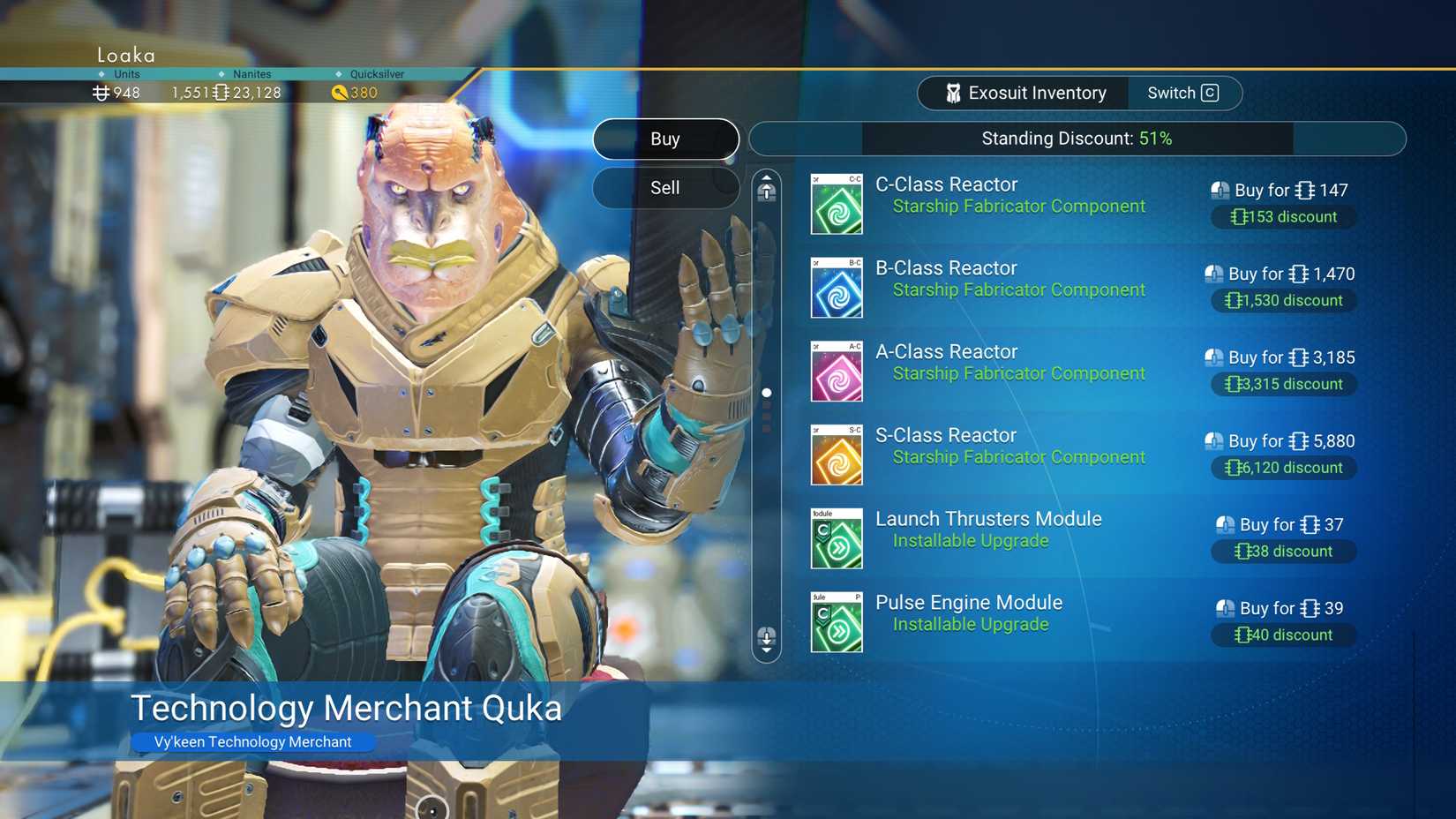Click the Units currency icon
Screen dimensions: 1456x819
(99, 92)
